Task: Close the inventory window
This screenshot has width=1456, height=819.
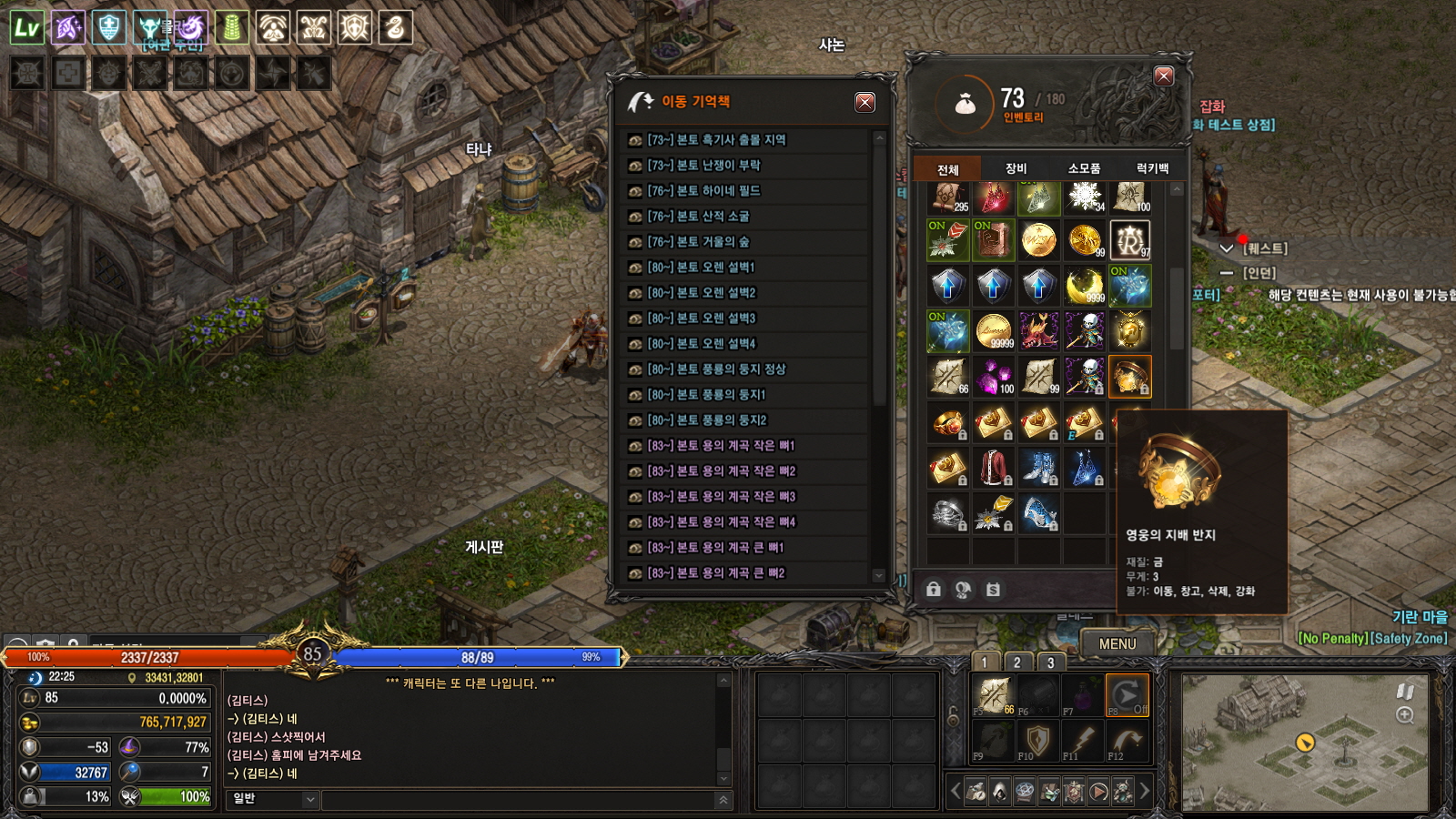Action: point(1163,76)
